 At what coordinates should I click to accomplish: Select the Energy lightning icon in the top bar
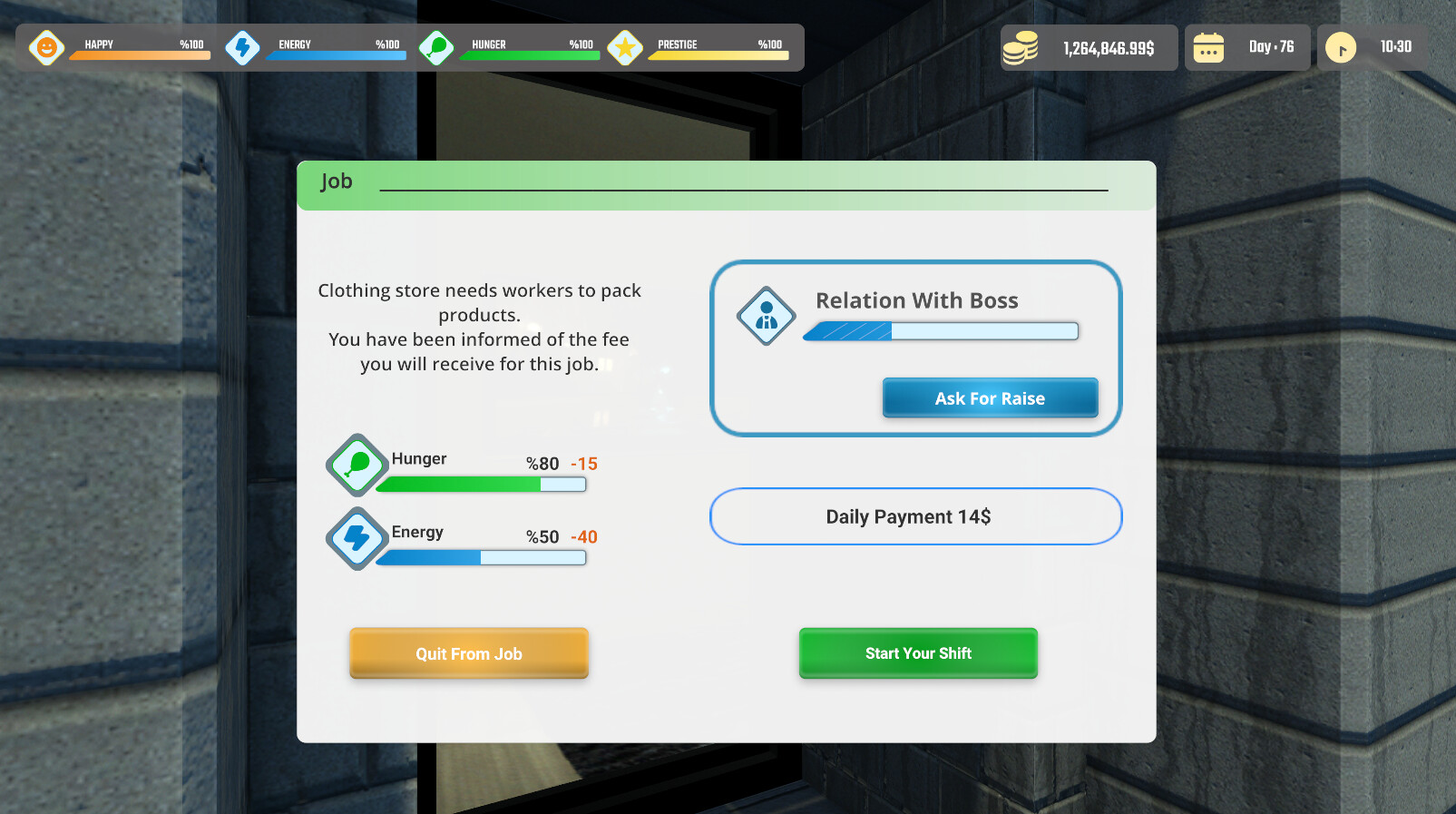(x=242, y=47)
